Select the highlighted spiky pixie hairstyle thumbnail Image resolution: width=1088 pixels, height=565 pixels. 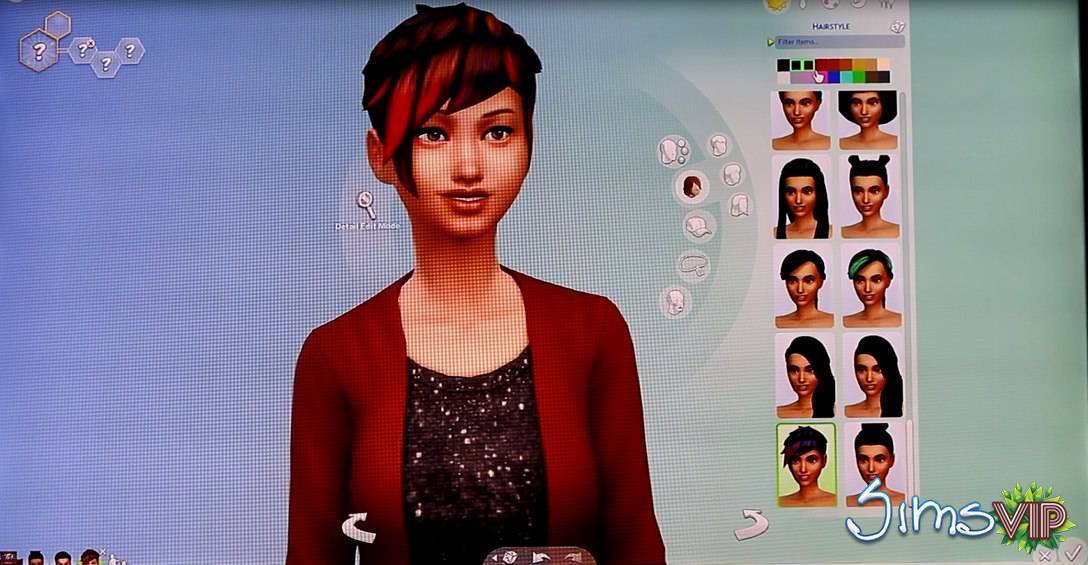pos(805,465)
